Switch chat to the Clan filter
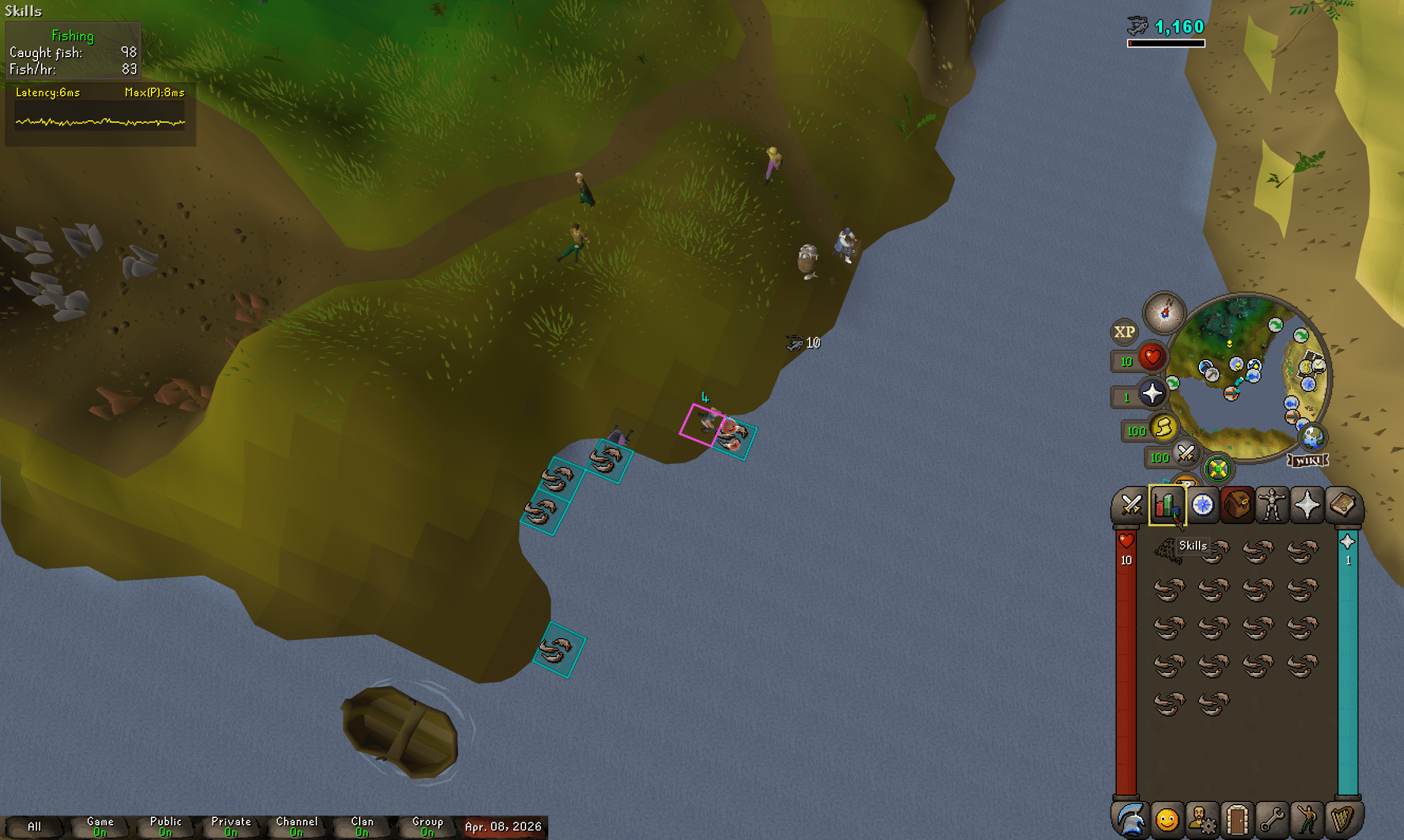 click(362, 826)
